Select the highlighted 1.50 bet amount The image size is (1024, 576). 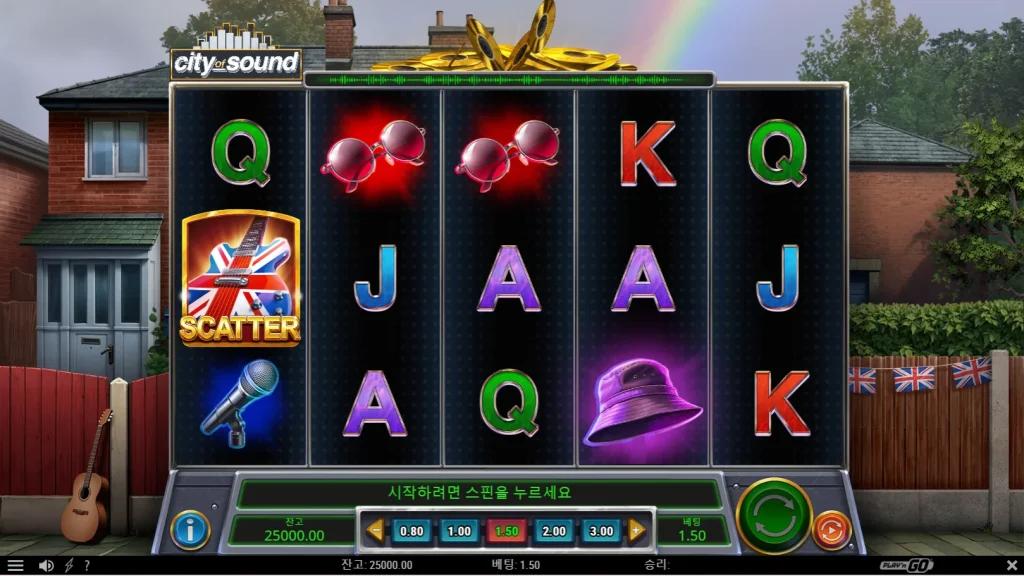[506, 531]
